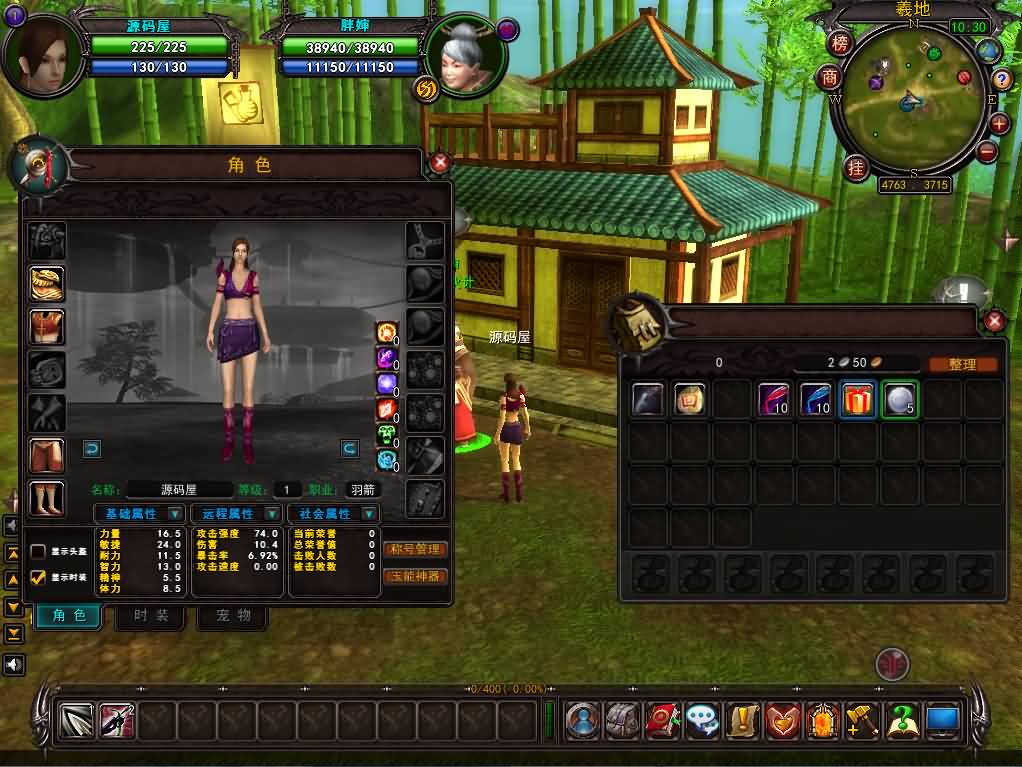This screenshot has width=1022, height=767.
Task: Expand the 远程属性 attribute dropdown
Action: point(271,514)
